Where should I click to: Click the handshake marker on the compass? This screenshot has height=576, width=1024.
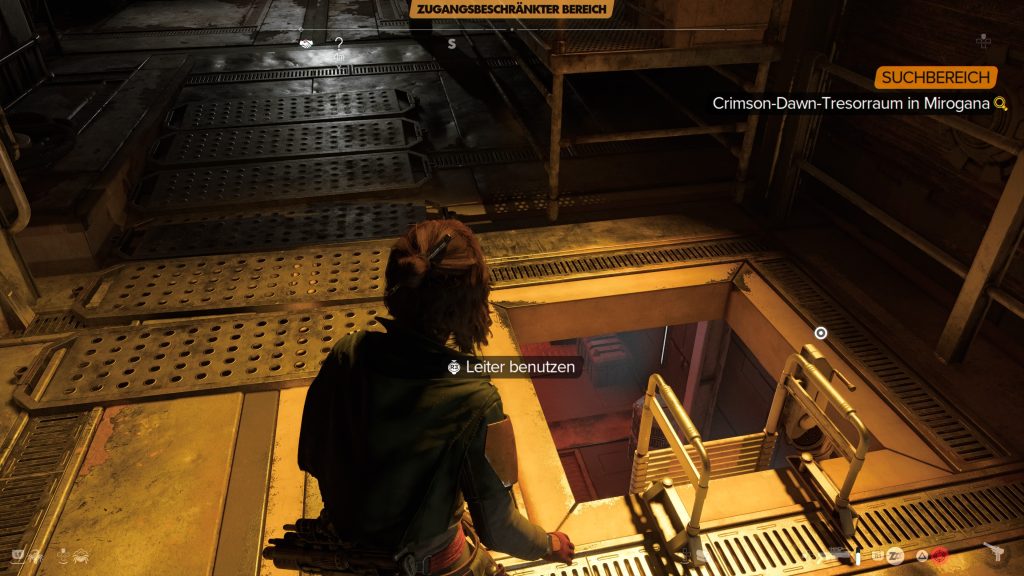pos(304,43)
